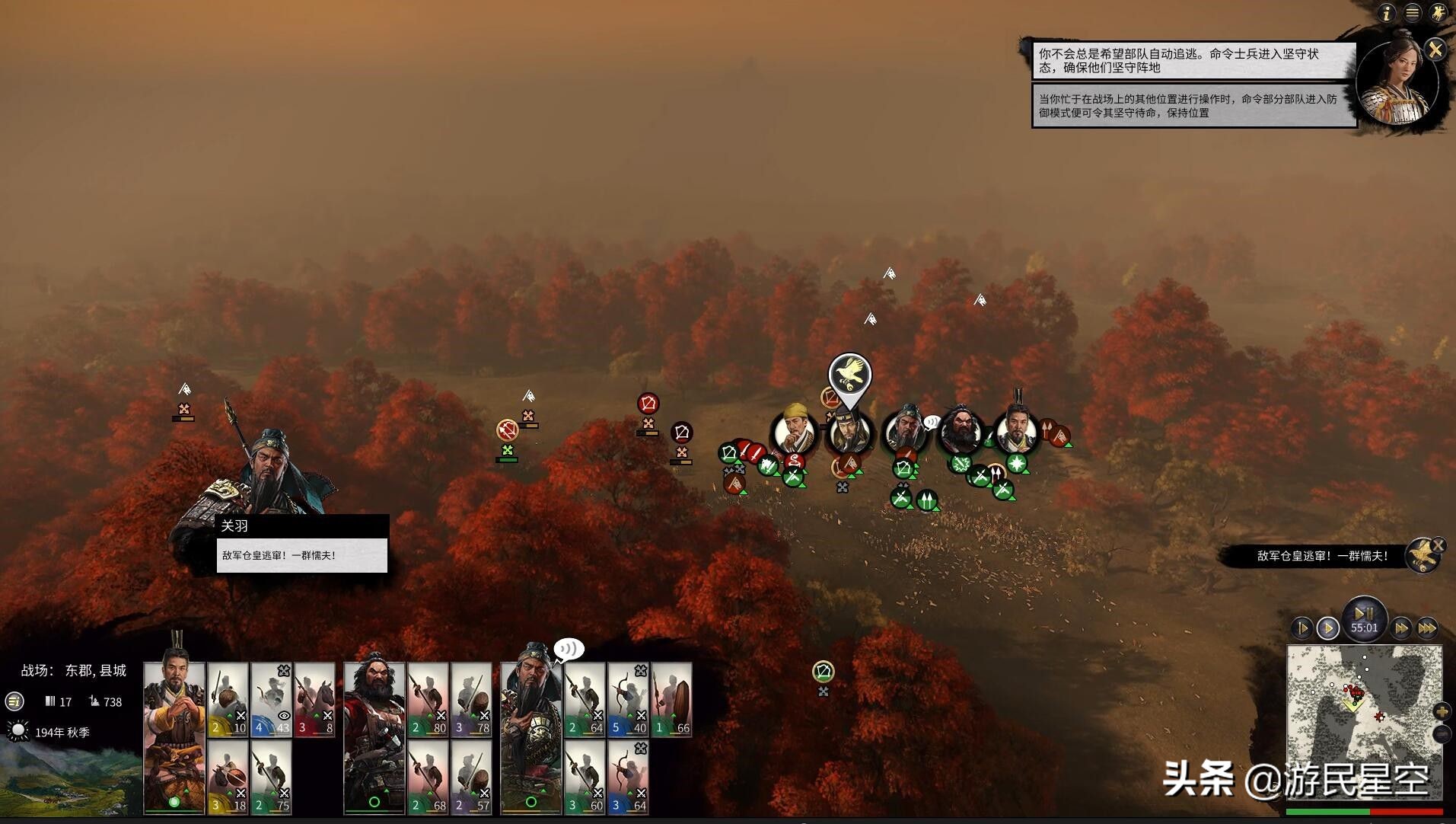Image resolution: width=1456 pixels, height=824 pixels.
Task: Open the battle info list button
Action: (14, 701)
